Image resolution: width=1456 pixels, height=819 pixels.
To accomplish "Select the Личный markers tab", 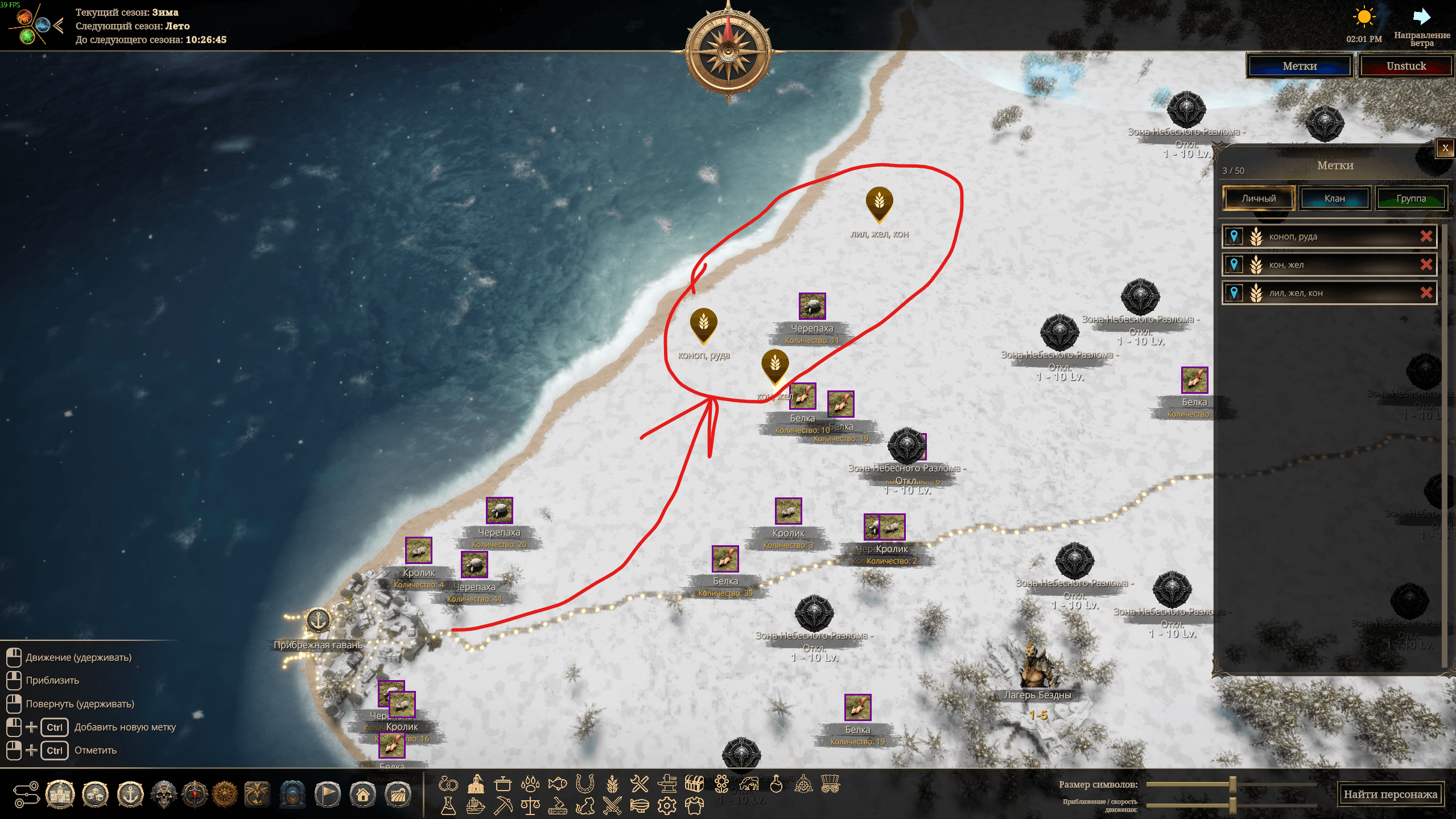I will pos(1258,199).
